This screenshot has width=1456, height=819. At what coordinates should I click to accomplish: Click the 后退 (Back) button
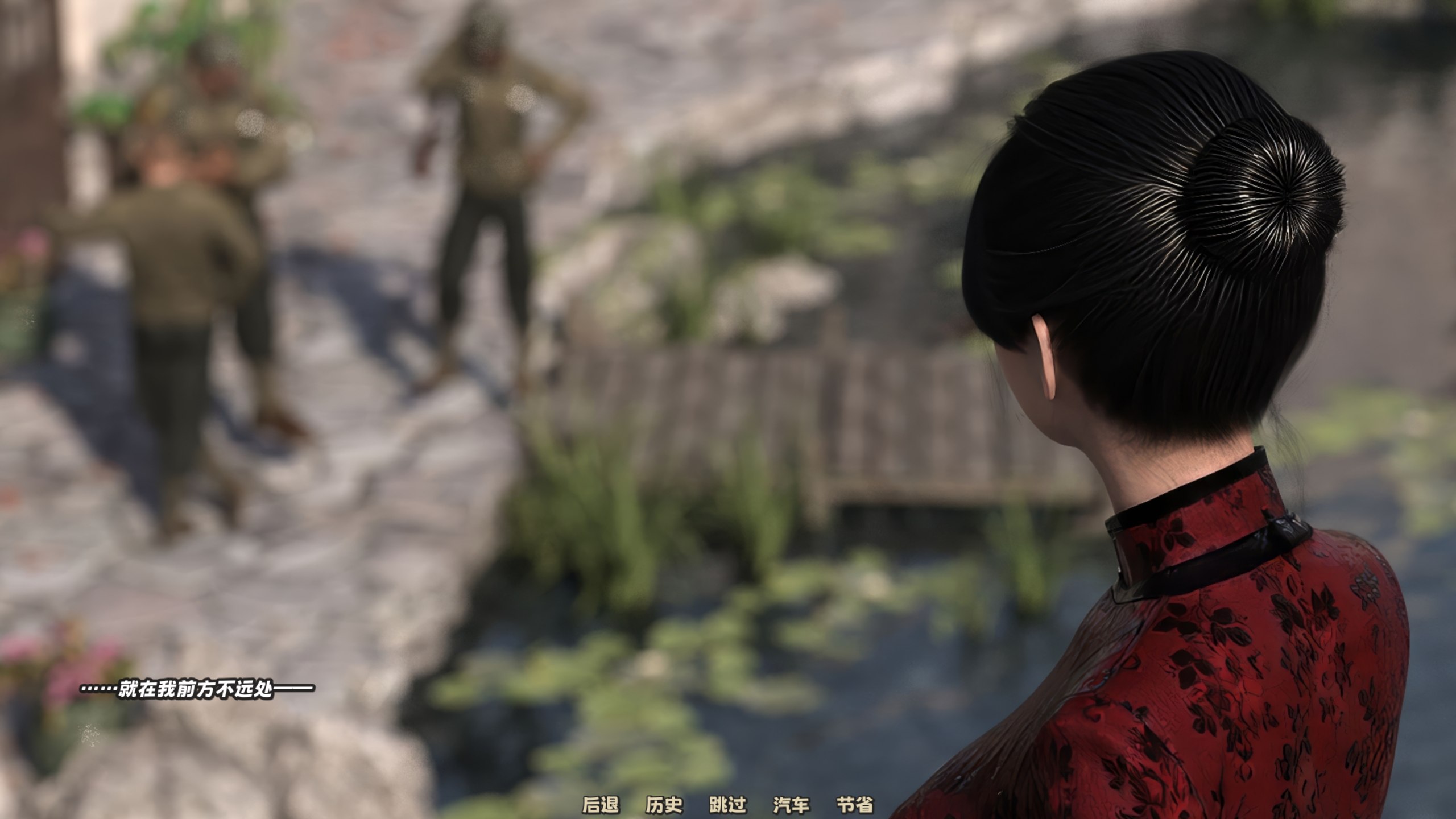600,805
